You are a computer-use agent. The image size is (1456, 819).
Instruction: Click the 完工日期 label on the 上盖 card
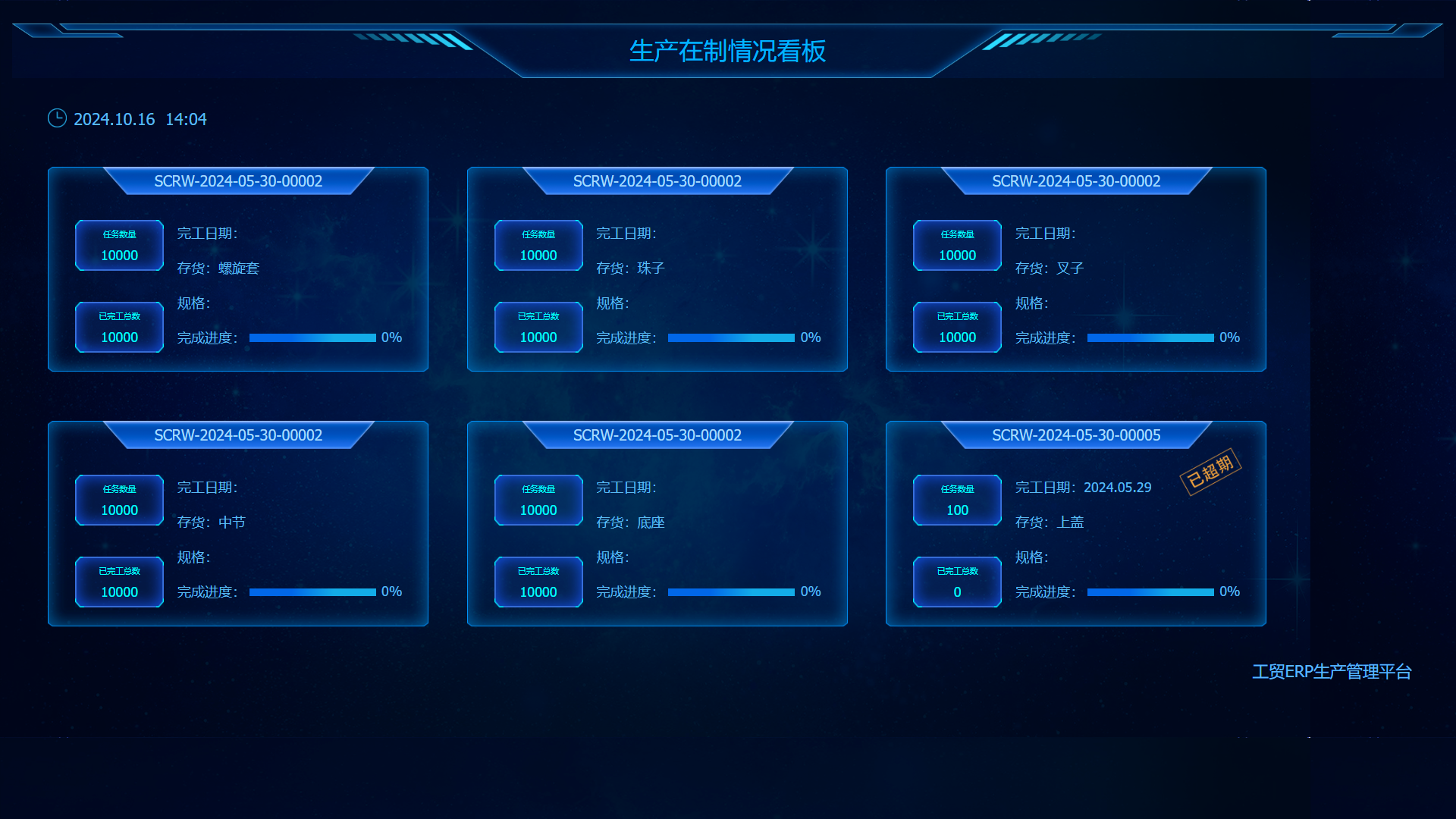pyautogui.click(x=1047, y=488)
